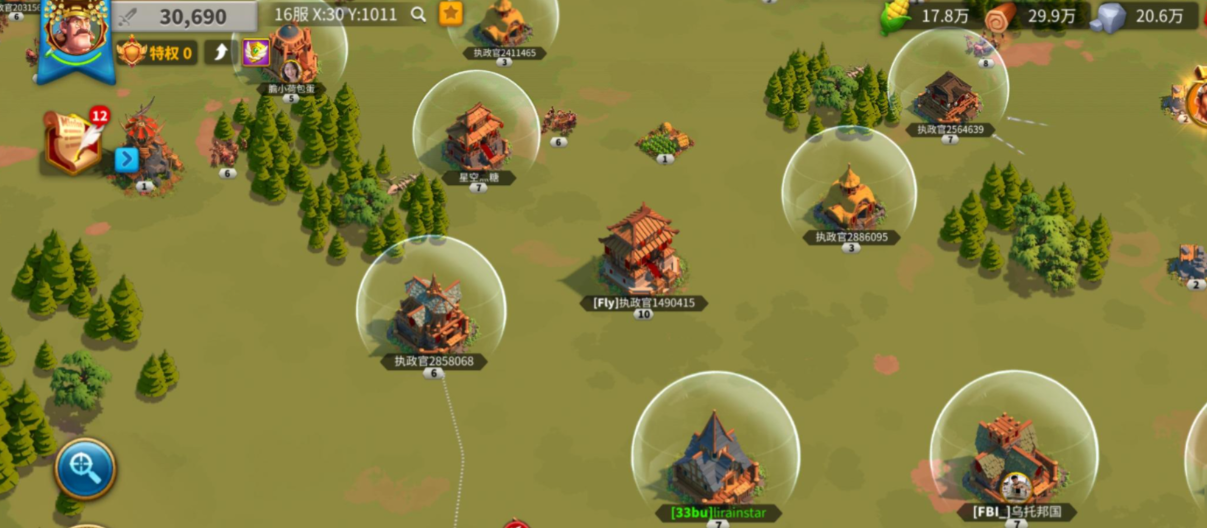Open coordinate search with the magnifier
Screen dimensions: 1207x528
point(418,14)
